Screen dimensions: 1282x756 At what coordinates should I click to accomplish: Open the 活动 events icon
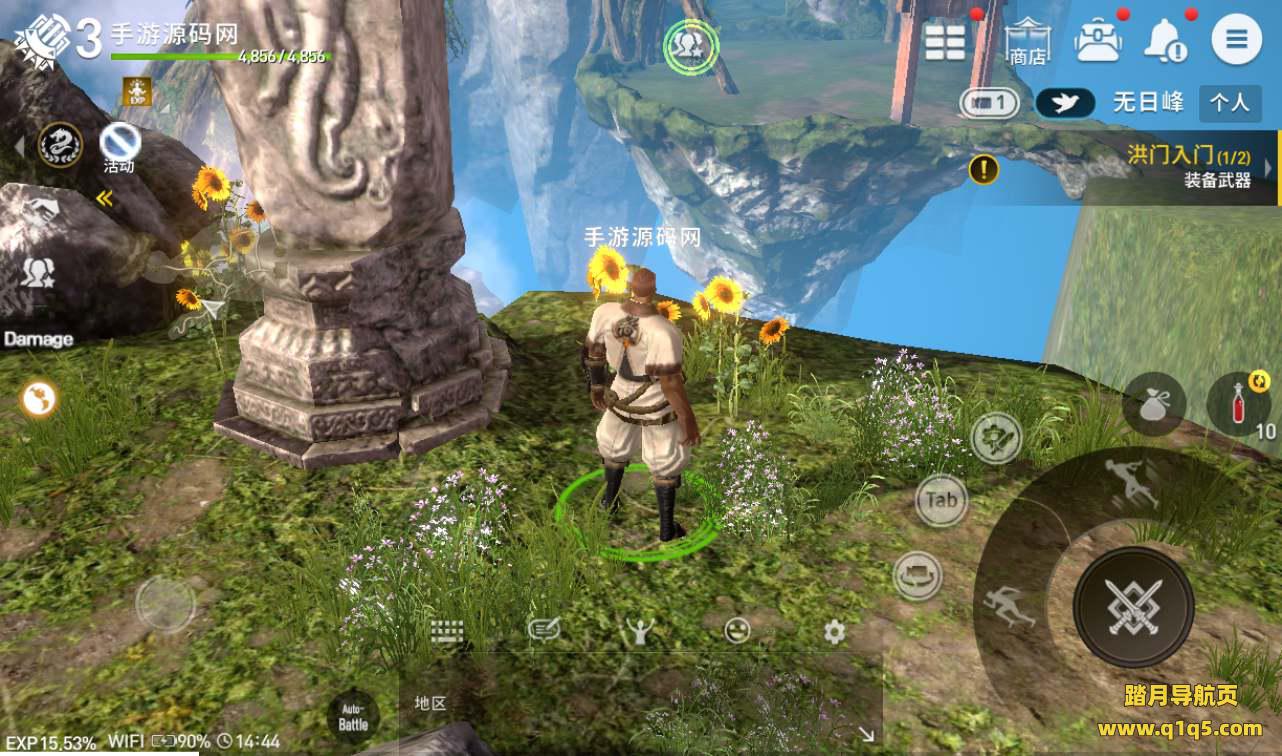point(120,147)
